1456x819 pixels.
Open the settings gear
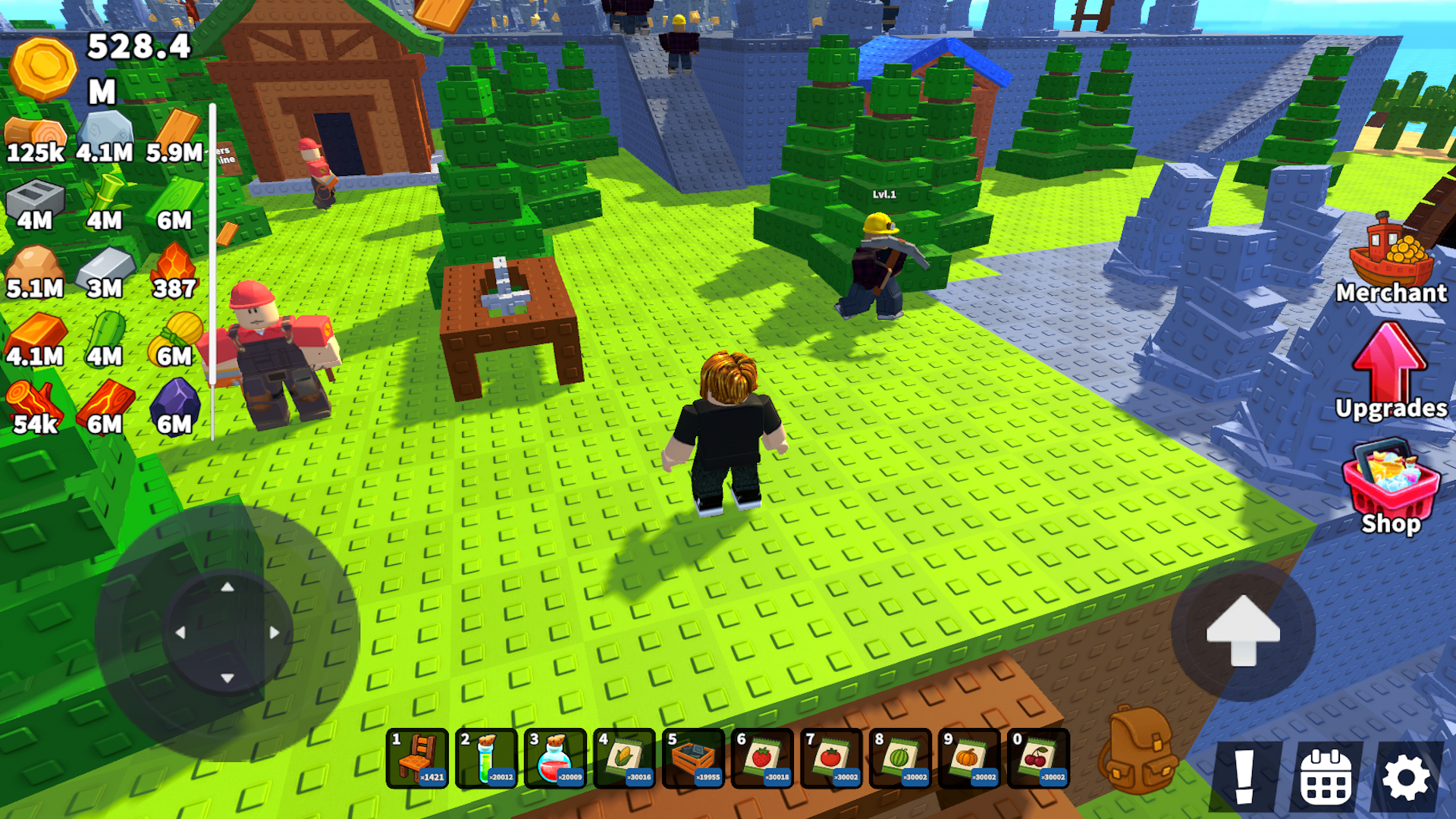point(1407,776)
